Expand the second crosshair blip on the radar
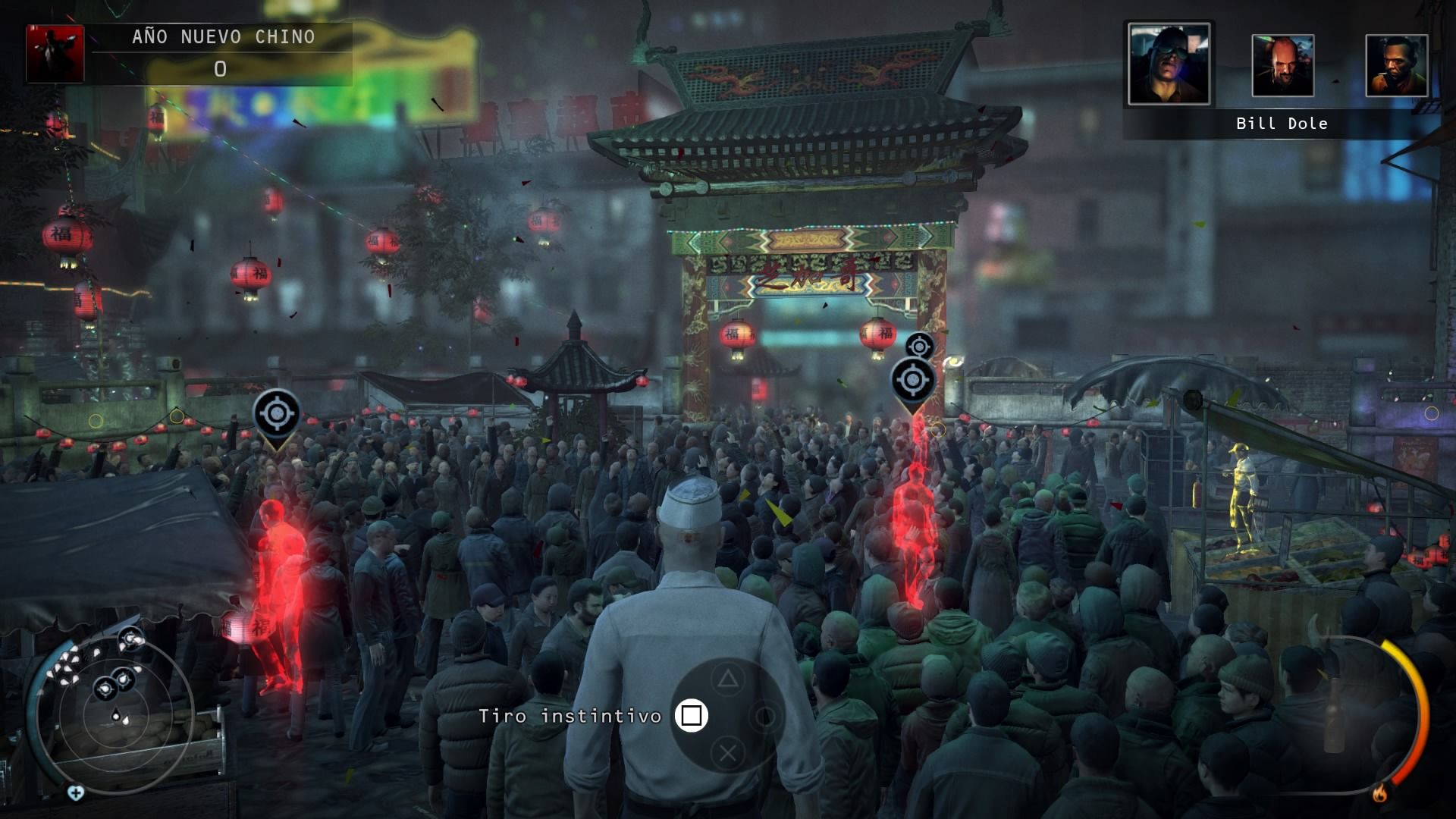 (x=124, y=679)
